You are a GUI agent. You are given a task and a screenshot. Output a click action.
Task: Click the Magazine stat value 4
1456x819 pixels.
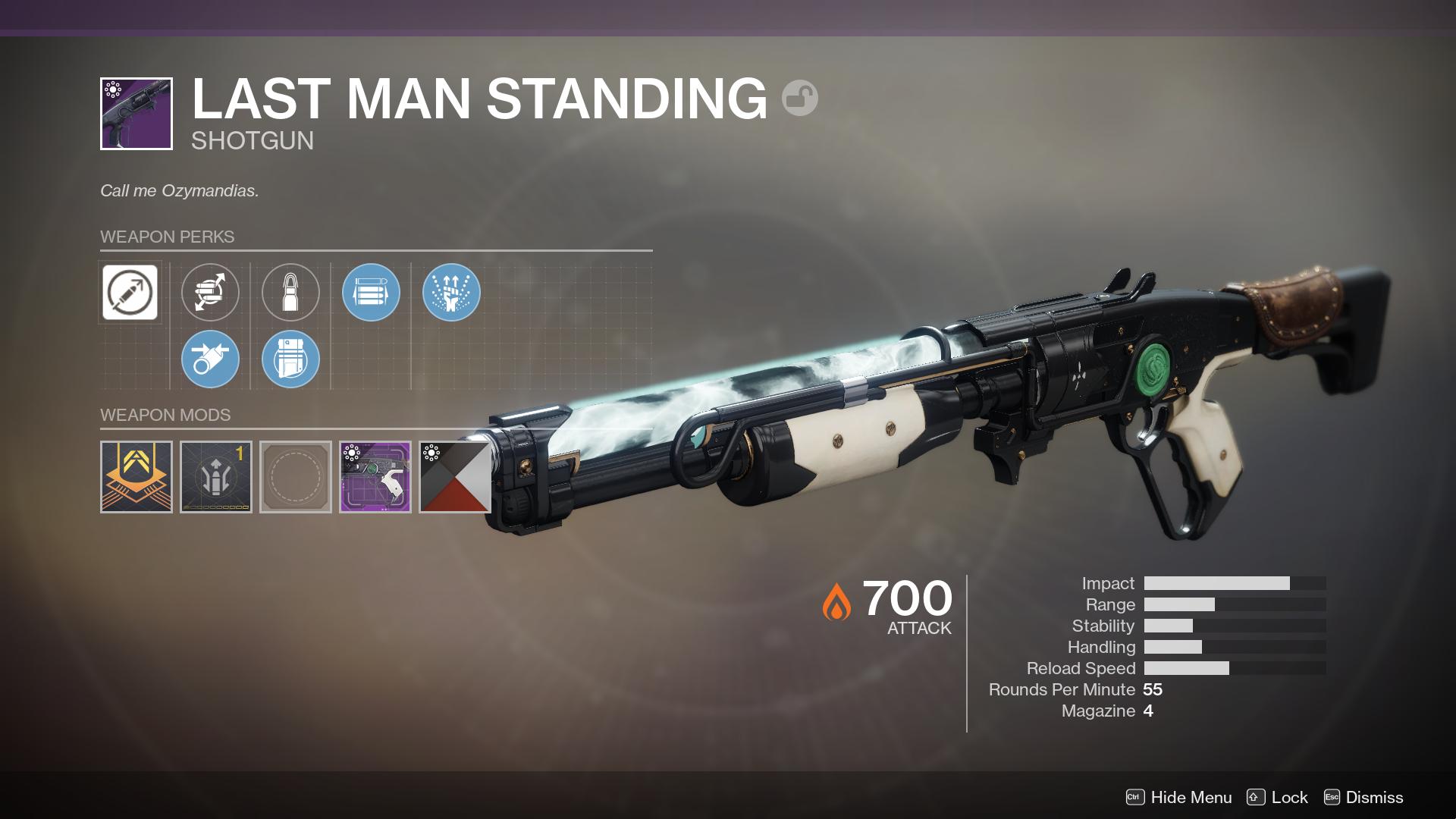(1147, 711)
